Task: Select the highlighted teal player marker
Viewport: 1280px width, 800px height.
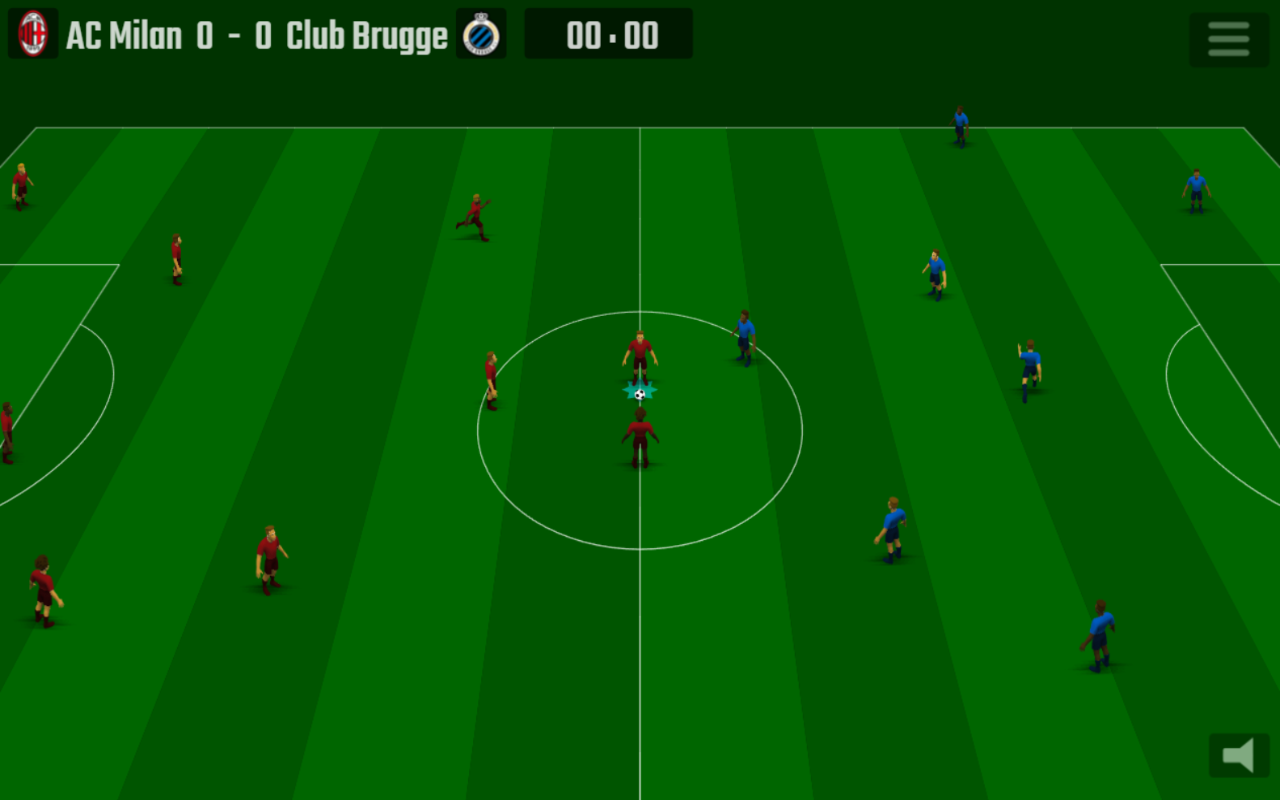Action: (x=639, y=390)
